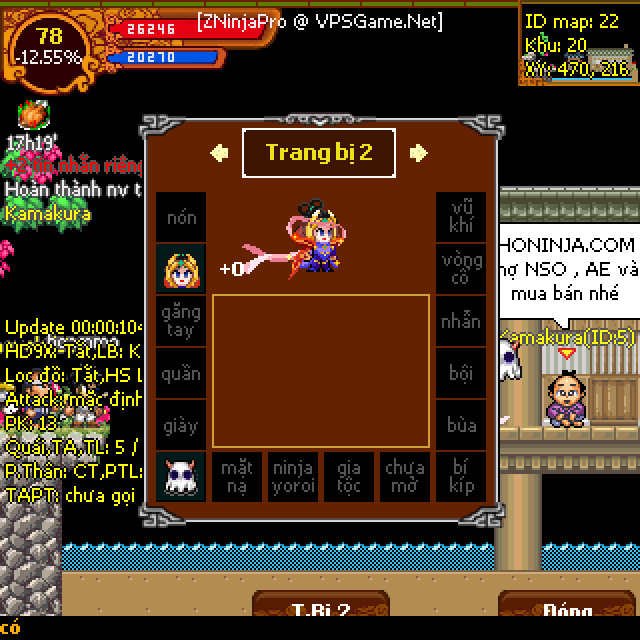The image size is (640, 640).
Task: Open the ninja yoroi slot
Action: 293,477
